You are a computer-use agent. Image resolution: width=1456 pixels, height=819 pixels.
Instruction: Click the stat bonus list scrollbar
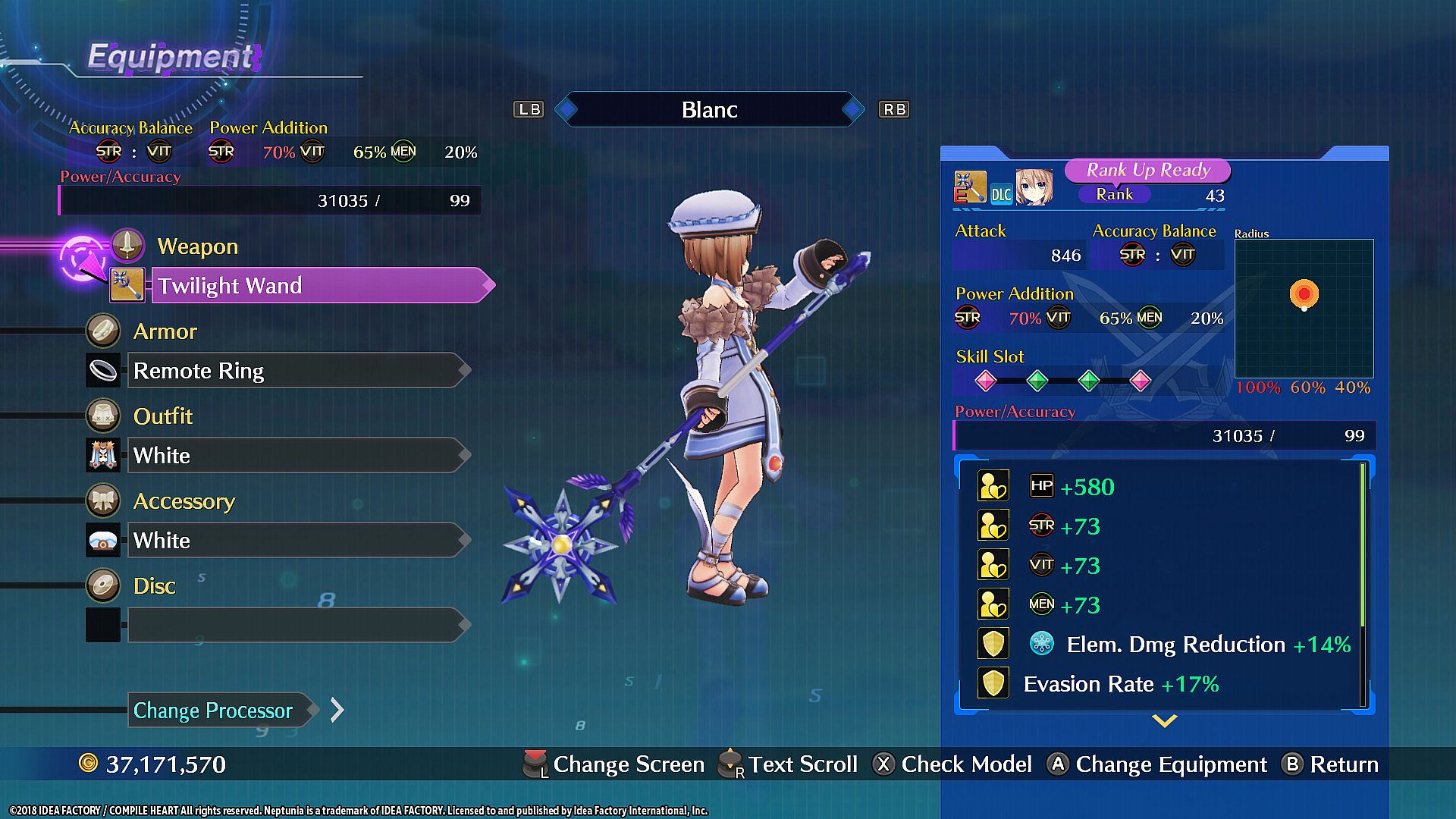[x=1363, y=546]
